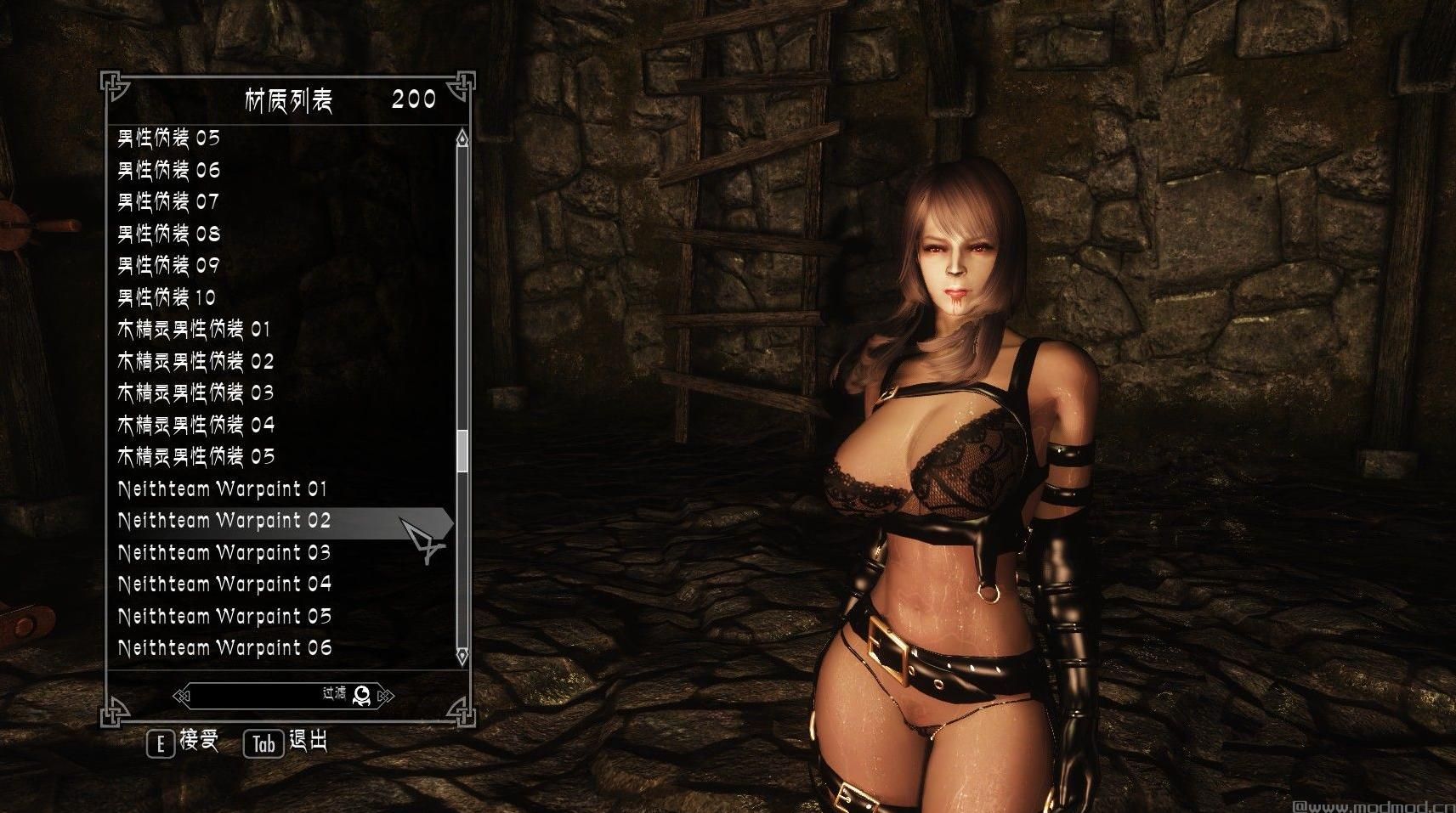Choose Neithteam Warpaint 05
This screenshot has height=813, width=1456.
pyautogui.click(x=224, y=617)
